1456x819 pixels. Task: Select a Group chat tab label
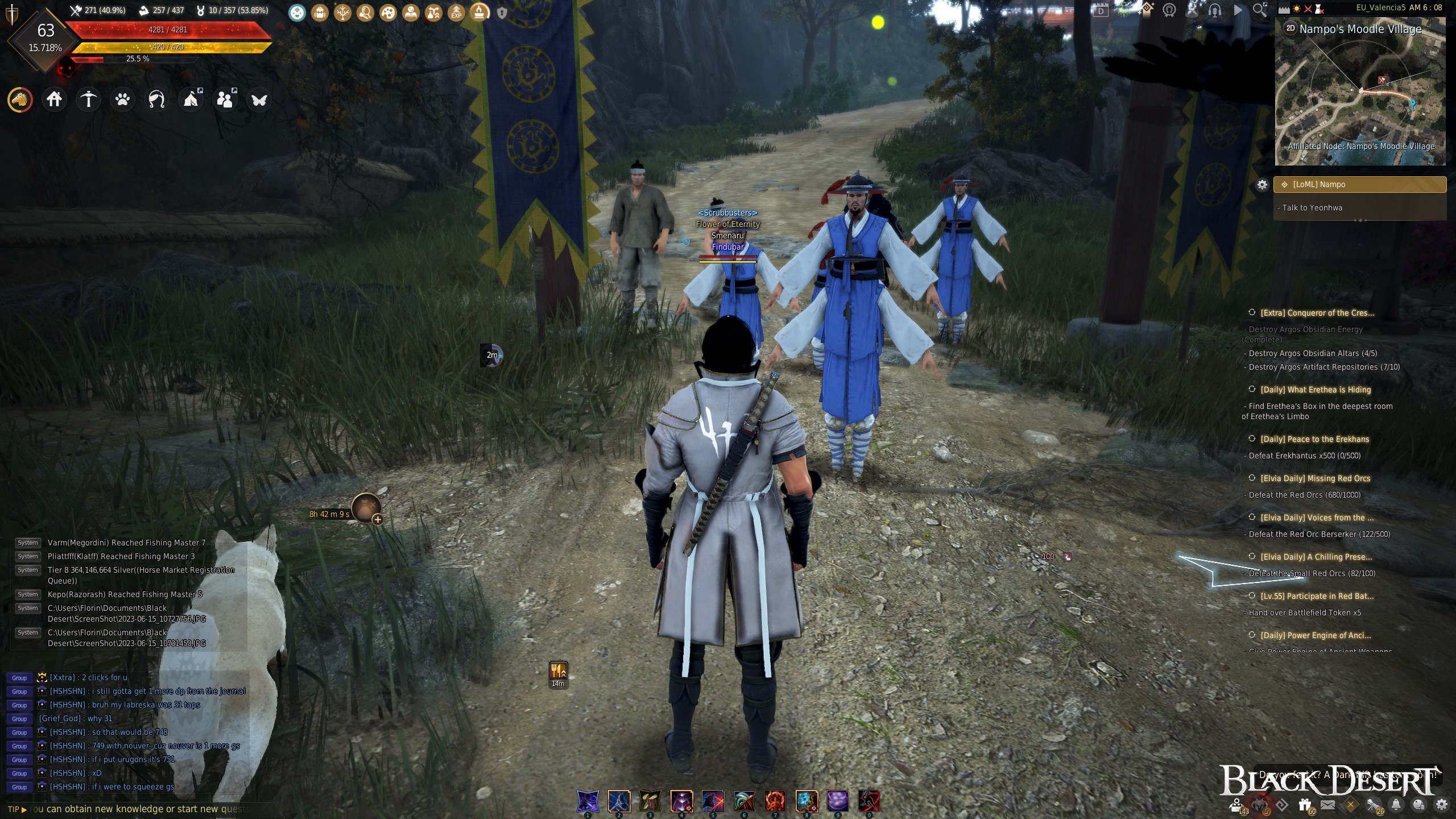(19, 677)
